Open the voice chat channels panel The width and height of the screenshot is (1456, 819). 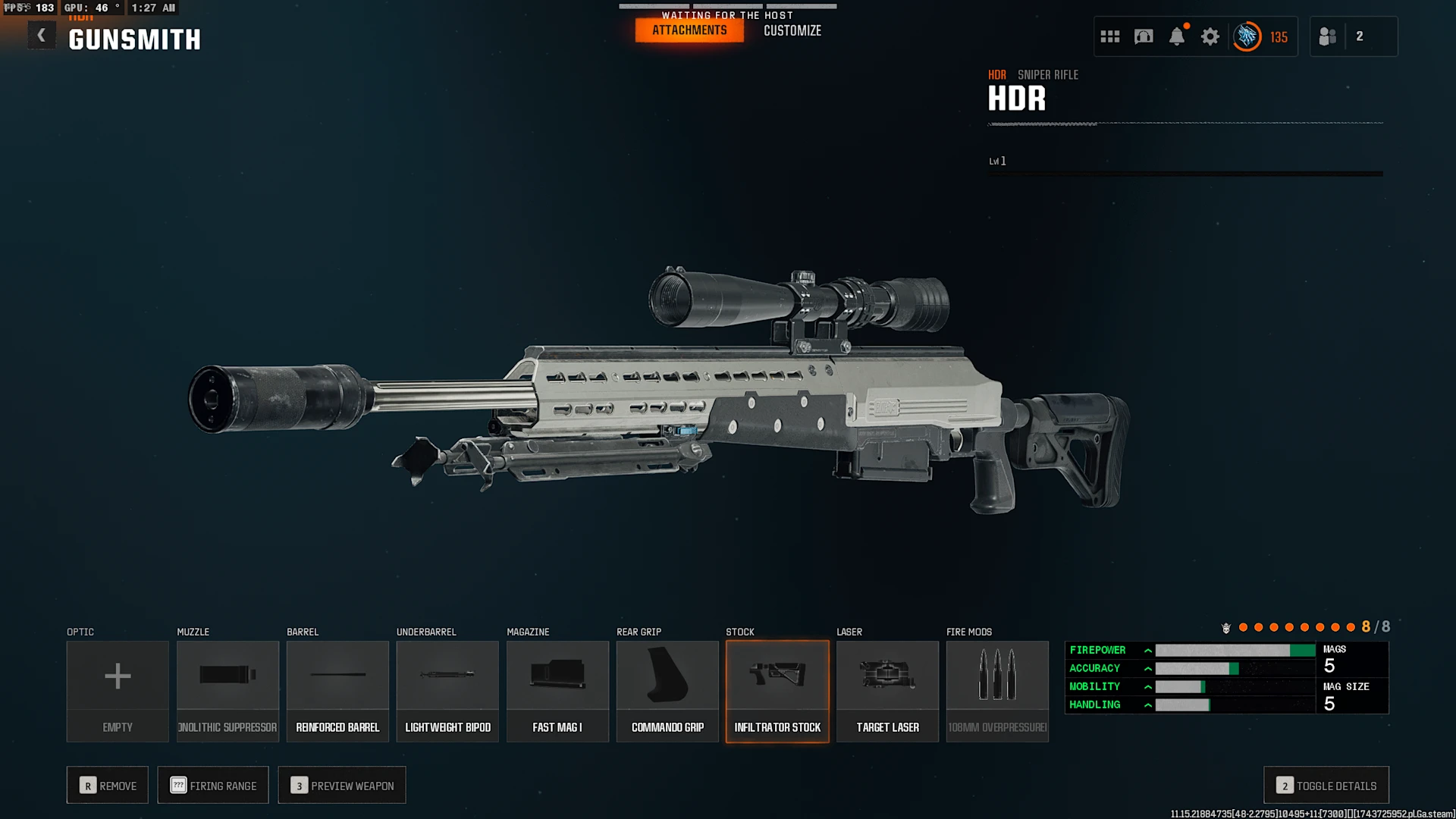pos(1143,36)
